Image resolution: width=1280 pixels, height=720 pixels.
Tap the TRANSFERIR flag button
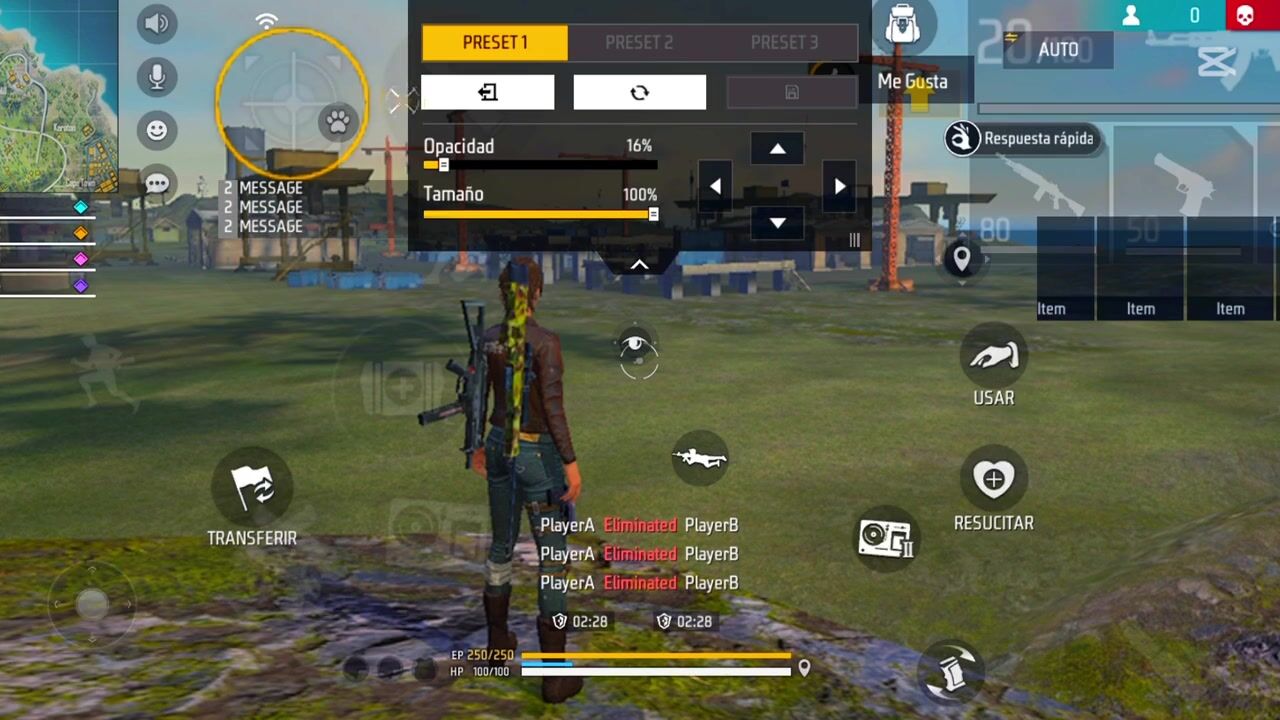252,488
